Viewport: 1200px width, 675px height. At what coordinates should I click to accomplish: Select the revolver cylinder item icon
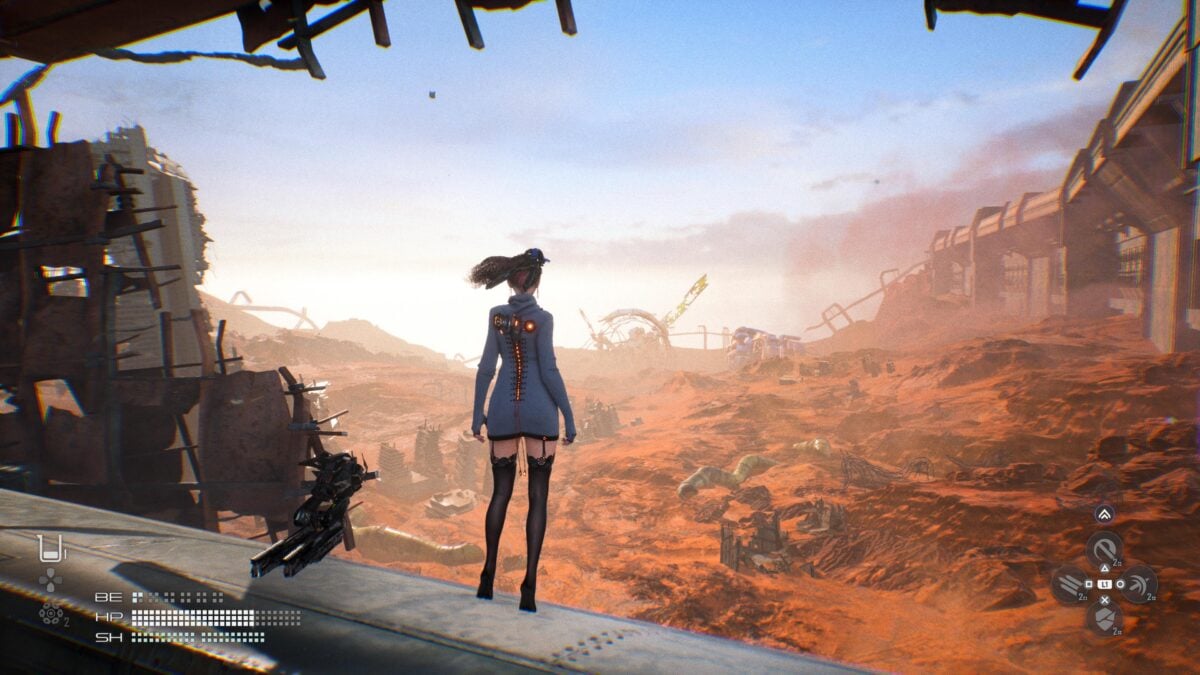(x=50, y=614)
